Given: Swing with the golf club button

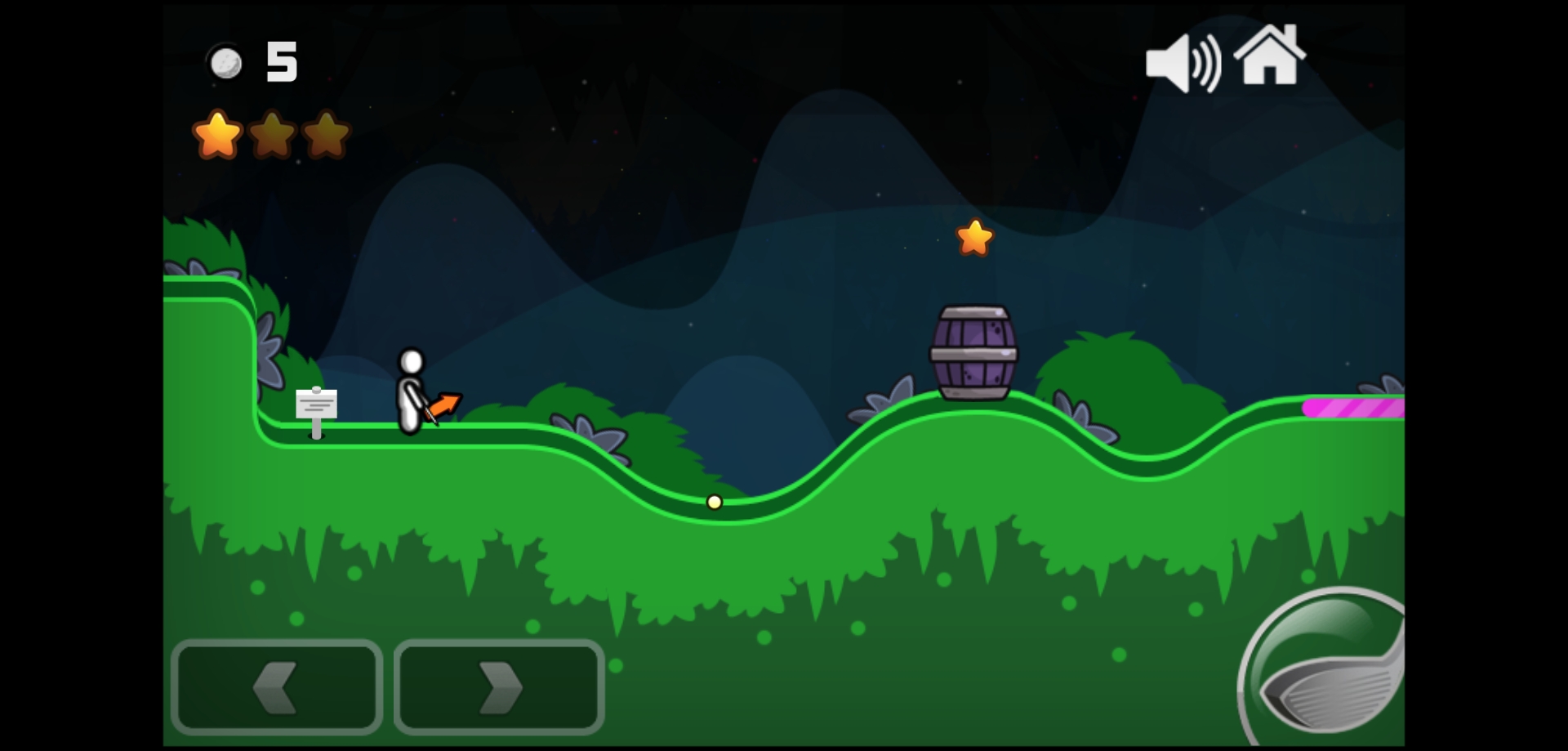Looking at the screenshot, I should 1327,672.
